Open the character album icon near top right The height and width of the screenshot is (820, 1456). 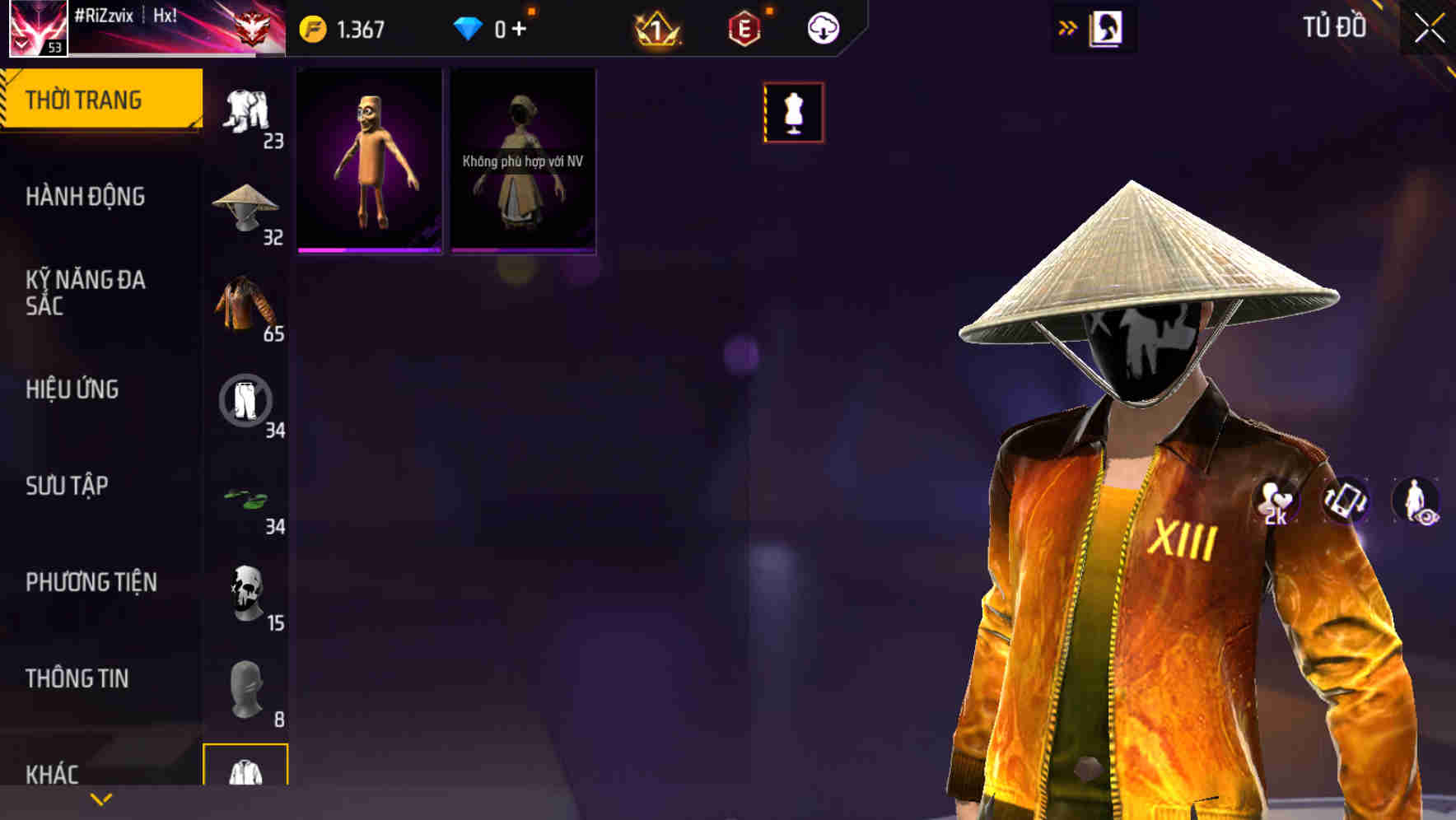(x=1104, y=27)
